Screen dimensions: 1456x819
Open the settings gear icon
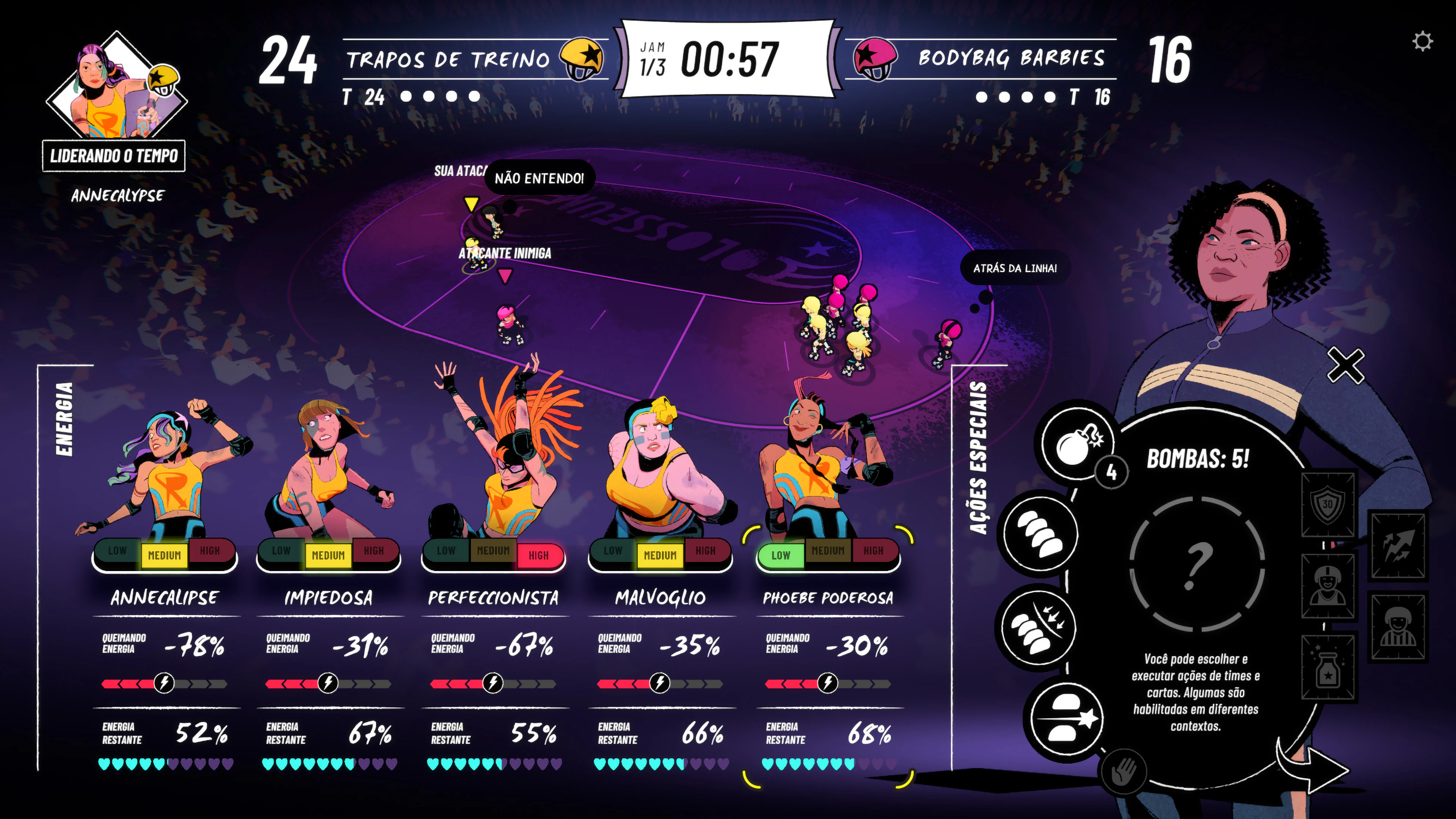click(x=1422, y=41)
